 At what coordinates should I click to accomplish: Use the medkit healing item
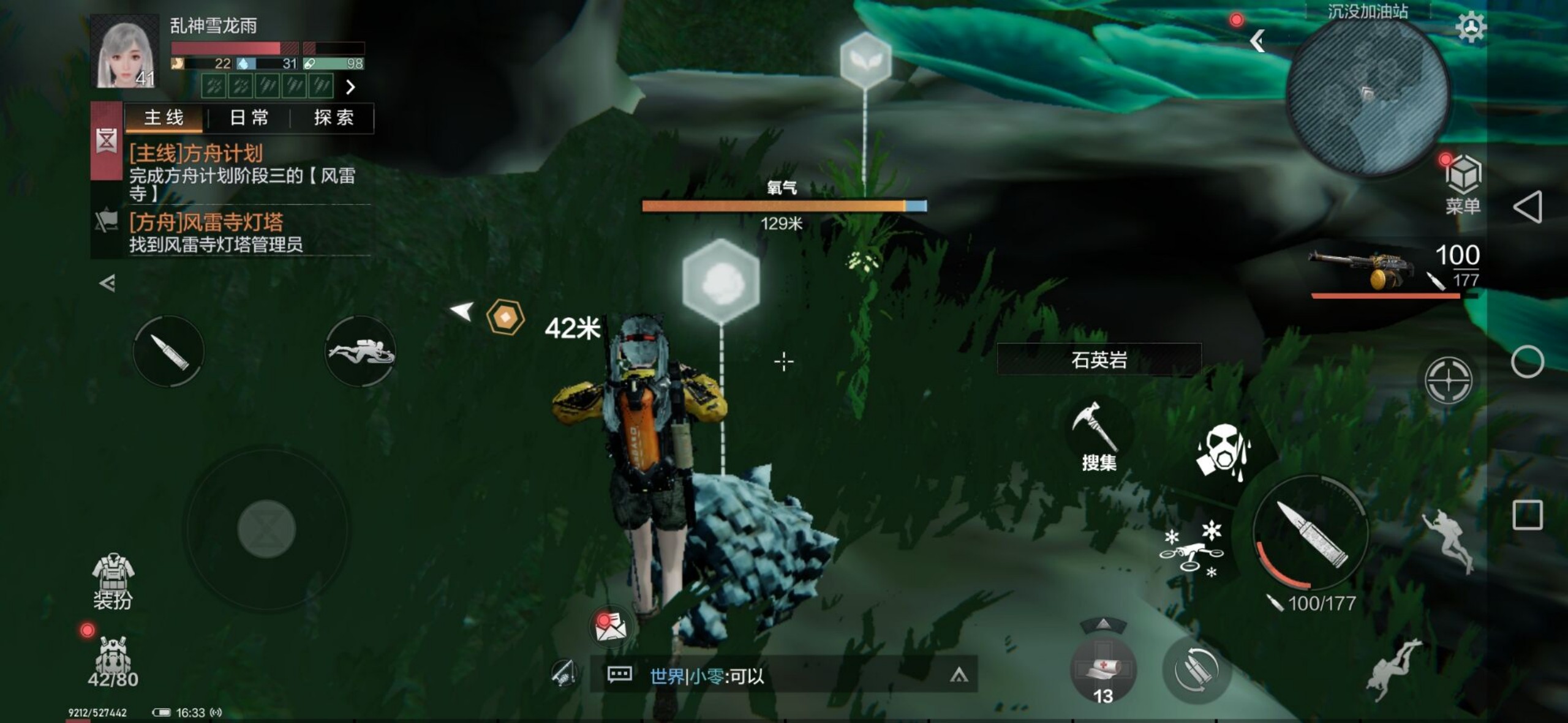pyautogui.click(x=1102, y=670)
